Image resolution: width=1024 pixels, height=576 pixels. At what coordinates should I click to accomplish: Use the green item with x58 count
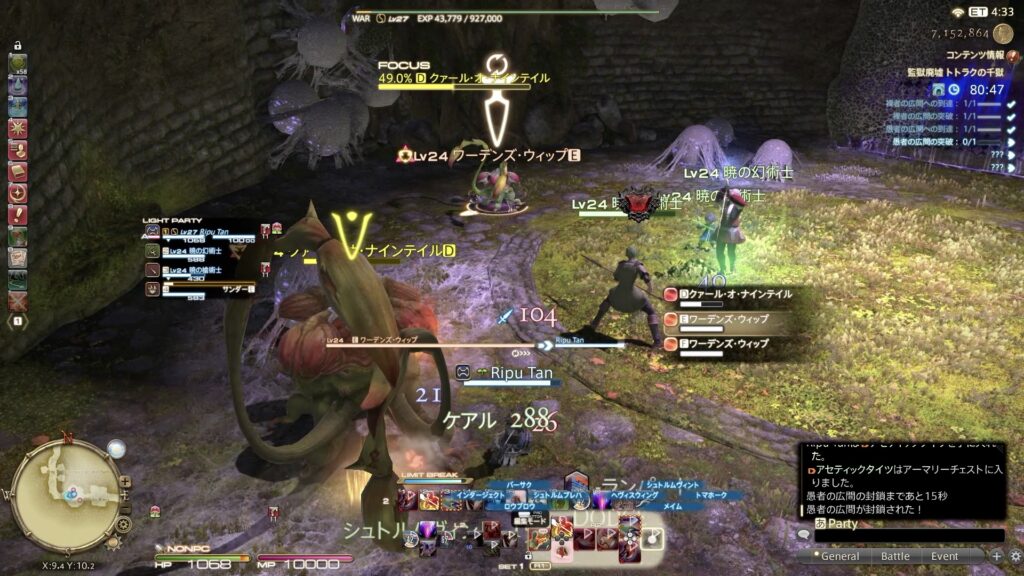[18, 64]
